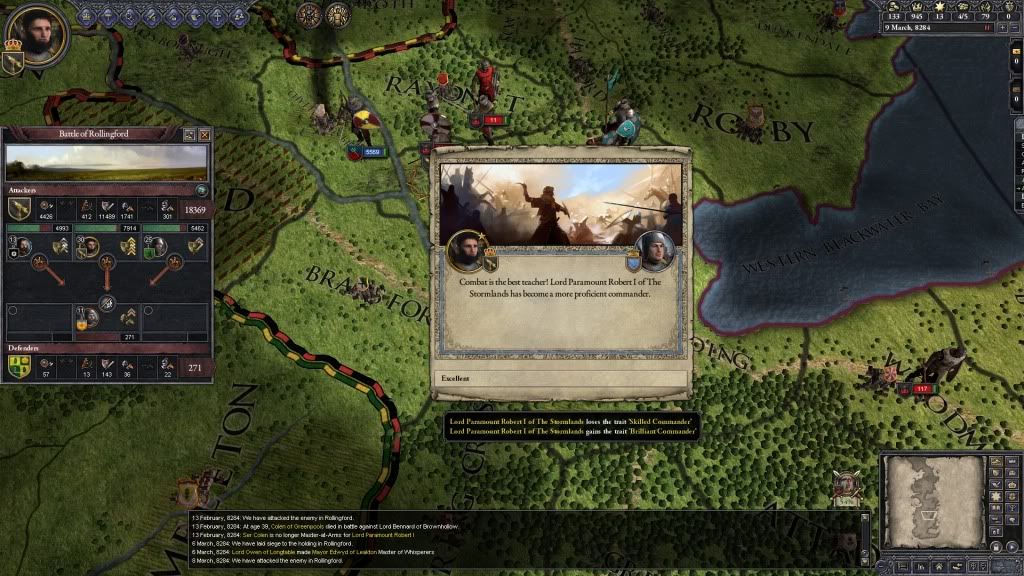Click the small globe button in Attackers header
Screen dimensions: 1024x576
click(x=201, y=189)
